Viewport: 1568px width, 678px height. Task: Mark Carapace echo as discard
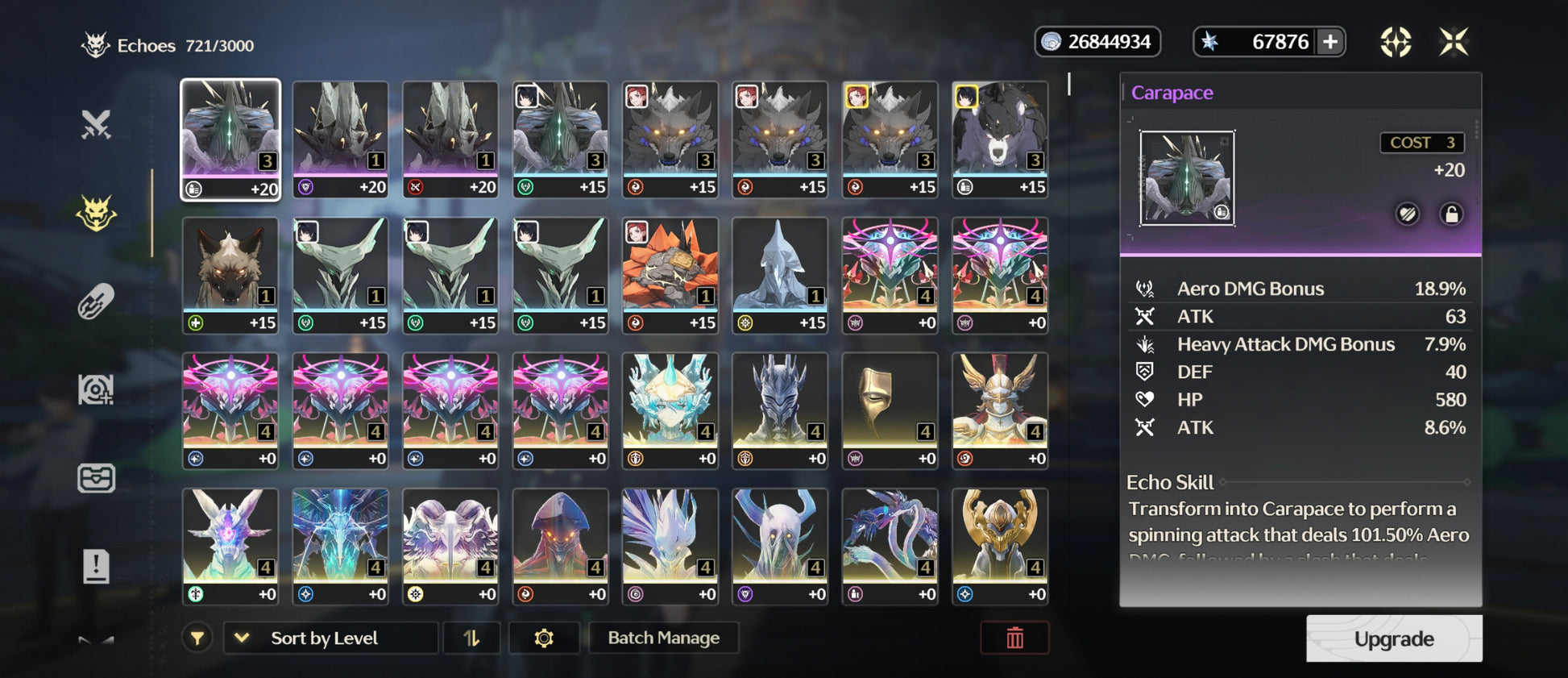pyautogui.click(x=1408, y=214)
